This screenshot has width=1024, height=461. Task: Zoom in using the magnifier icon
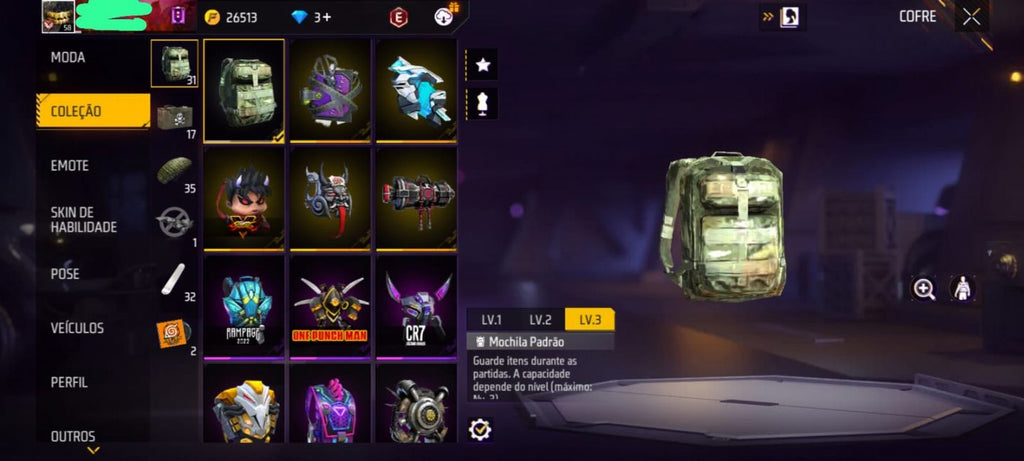click(x=925, y=289)
